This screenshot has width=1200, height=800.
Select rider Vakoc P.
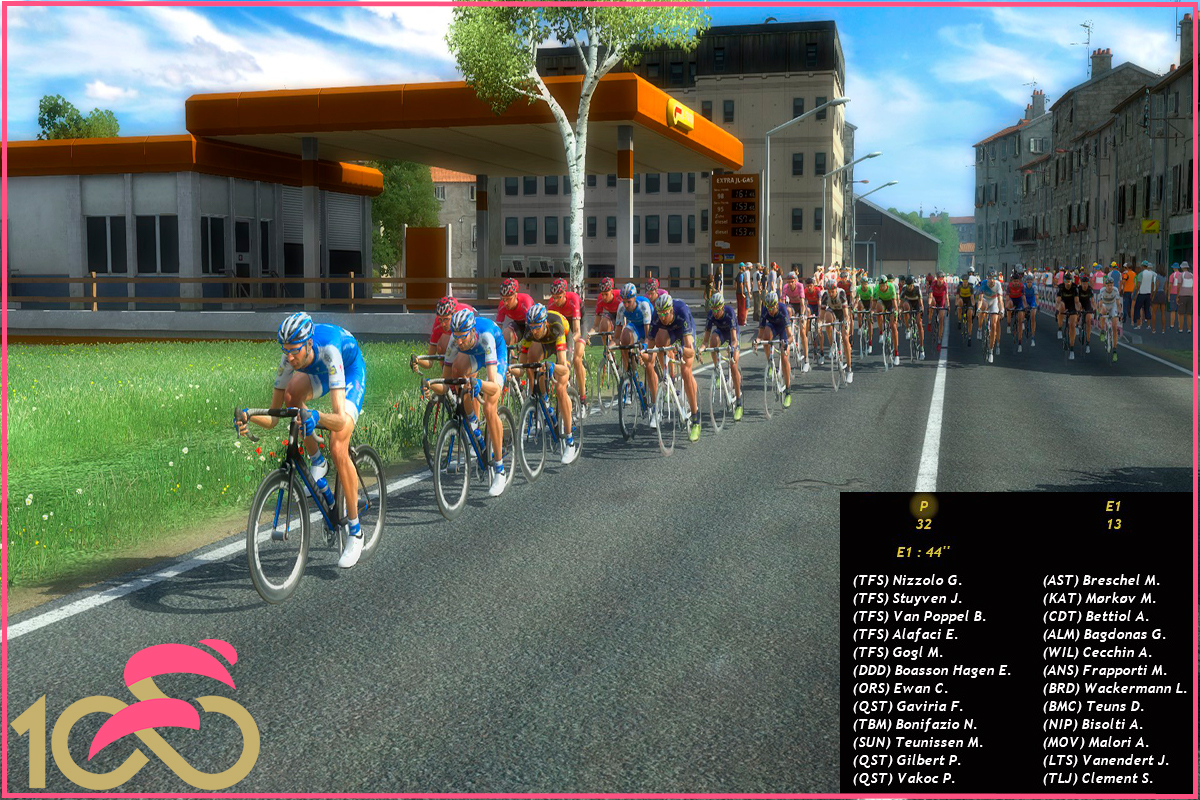click(x=904, y=778)
